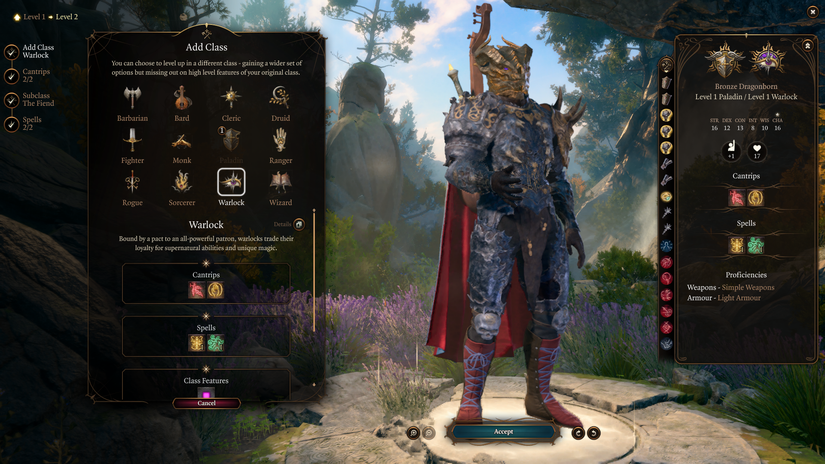Choose the Druid class
Image resolution: width=825 pixels, height=464 pixels.
(280, 98)
